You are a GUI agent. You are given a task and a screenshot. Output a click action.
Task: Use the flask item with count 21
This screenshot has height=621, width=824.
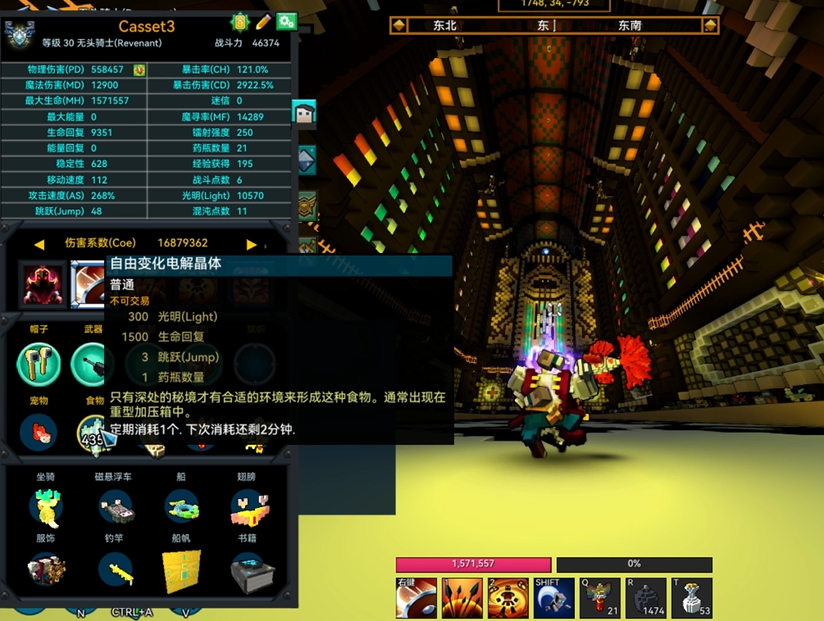click(x=600, y=598)
